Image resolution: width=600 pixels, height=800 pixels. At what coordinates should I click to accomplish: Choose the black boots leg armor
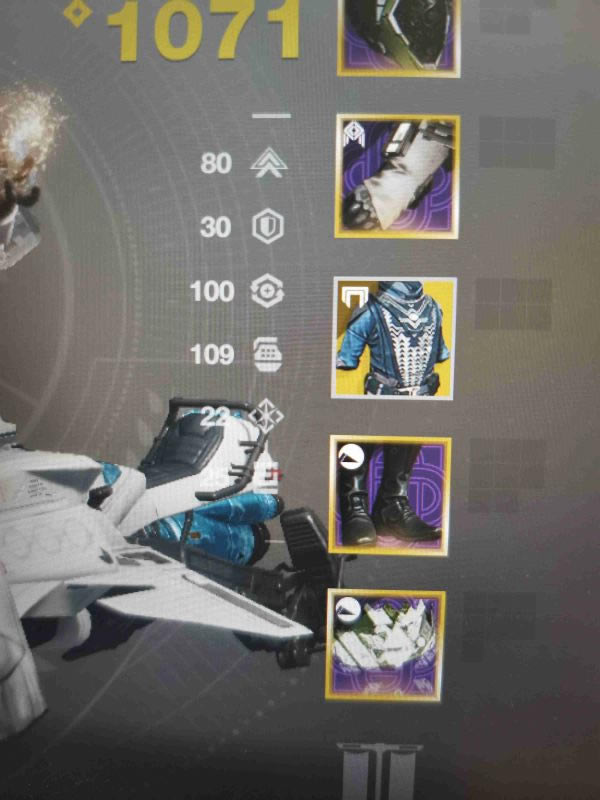click(x=389, y=494)
